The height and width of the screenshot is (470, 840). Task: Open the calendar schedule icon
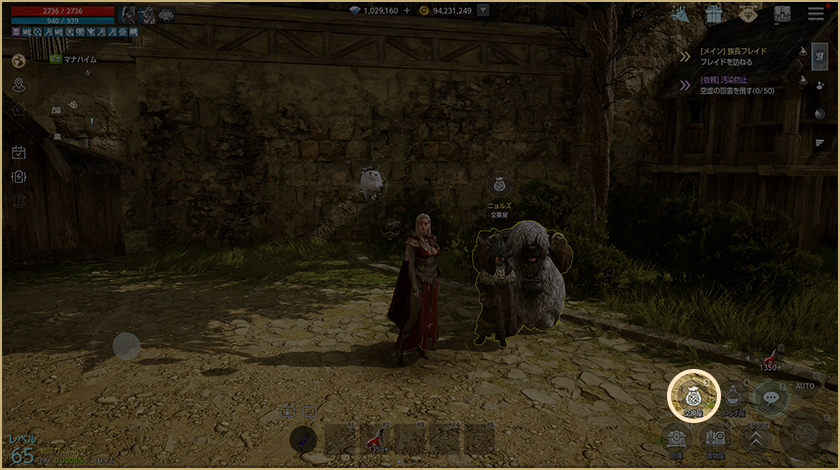coord(18,153)
